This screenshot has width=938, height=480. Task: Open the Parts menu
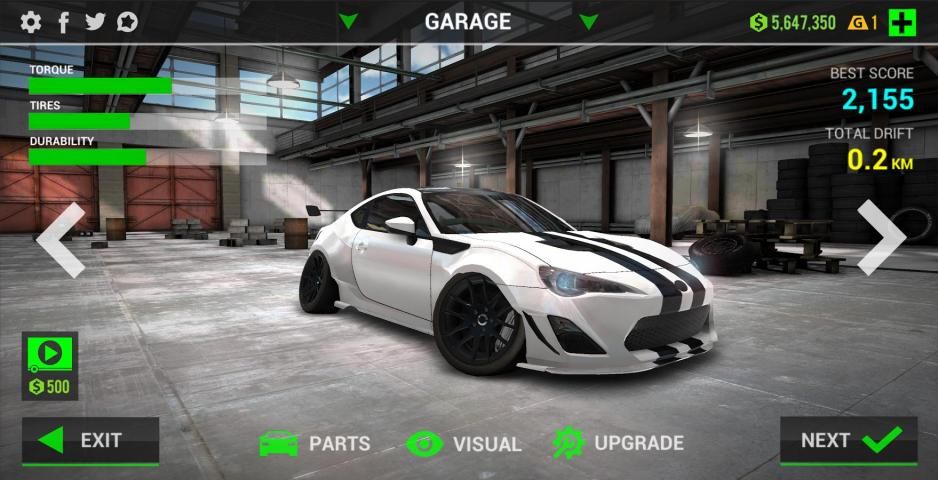[x=315, y=443]
